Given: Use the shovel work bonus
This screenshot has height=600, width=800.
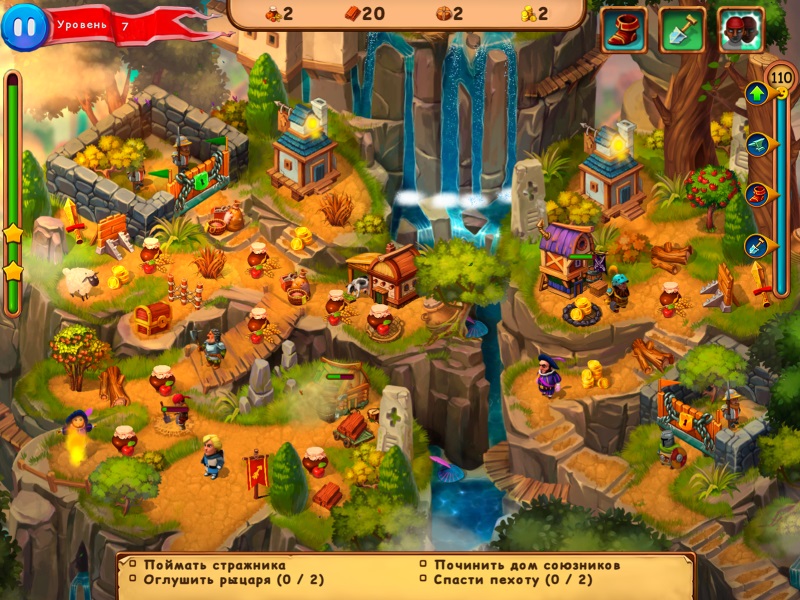Looking at the screenshot, I should (x=682, y=30).
